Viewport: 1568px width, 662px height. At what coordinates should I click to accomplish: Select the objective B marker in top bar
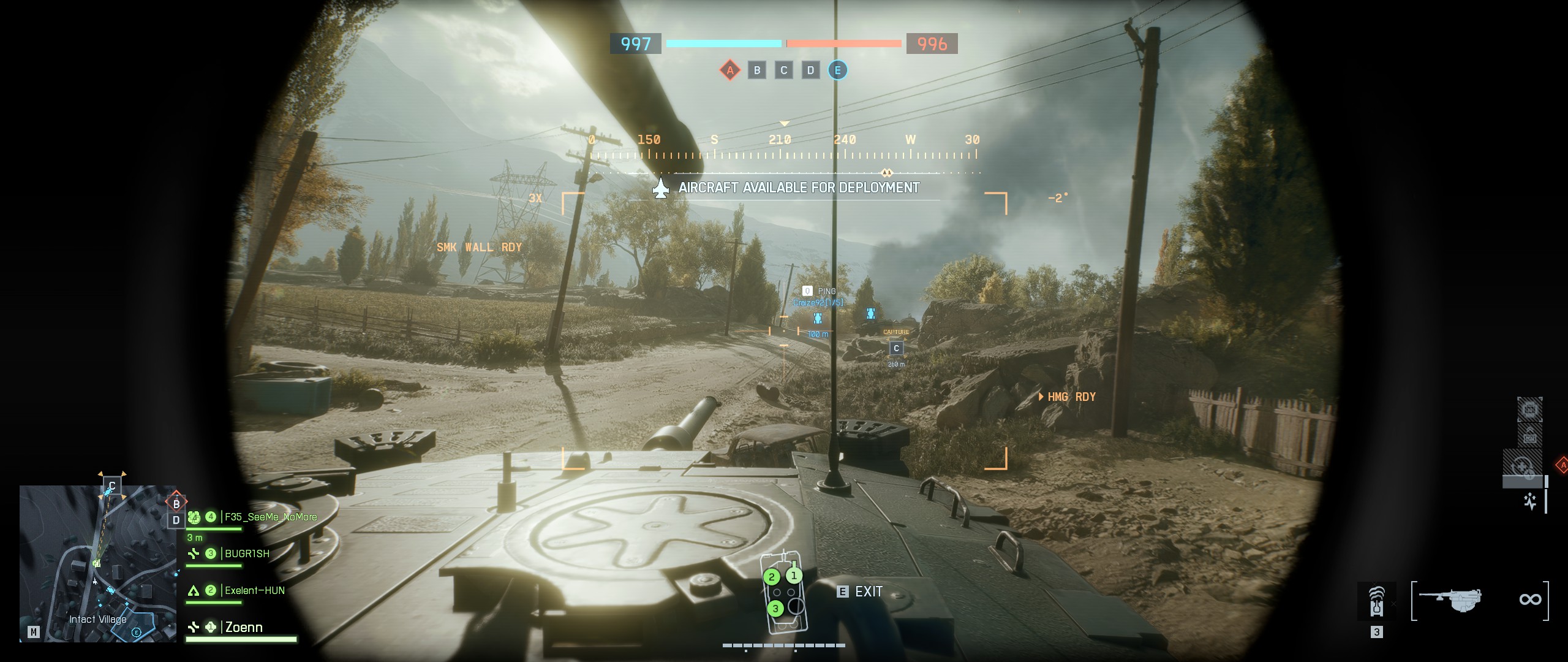tap(757, 70)
